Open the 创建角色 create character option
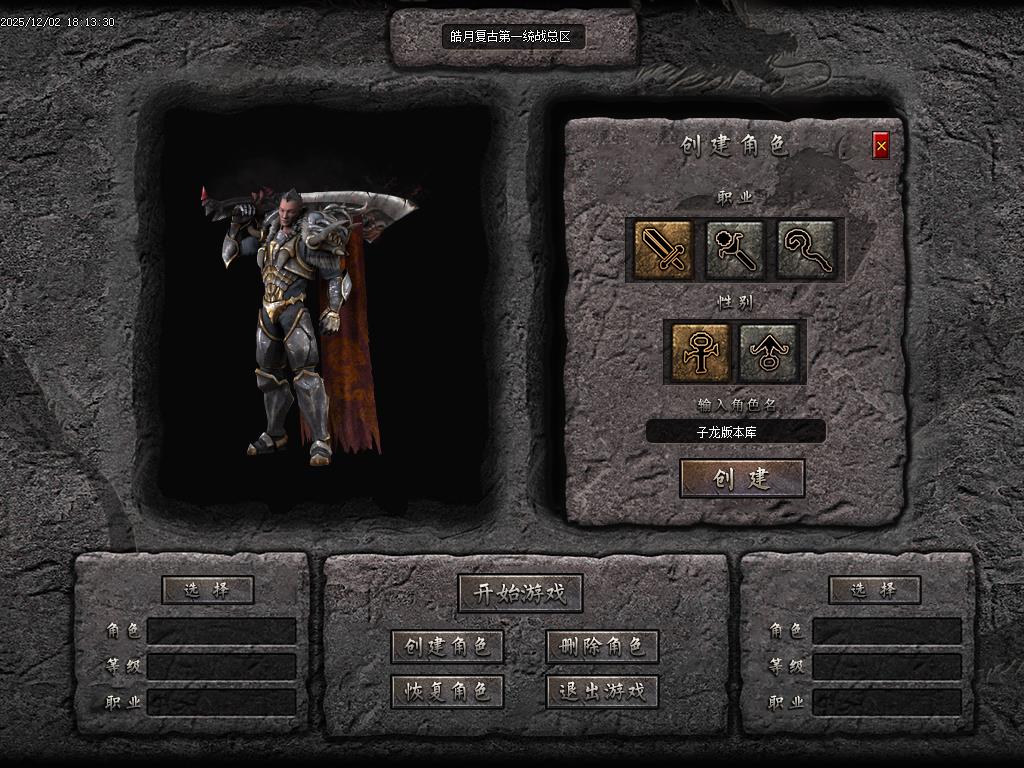 447,646
